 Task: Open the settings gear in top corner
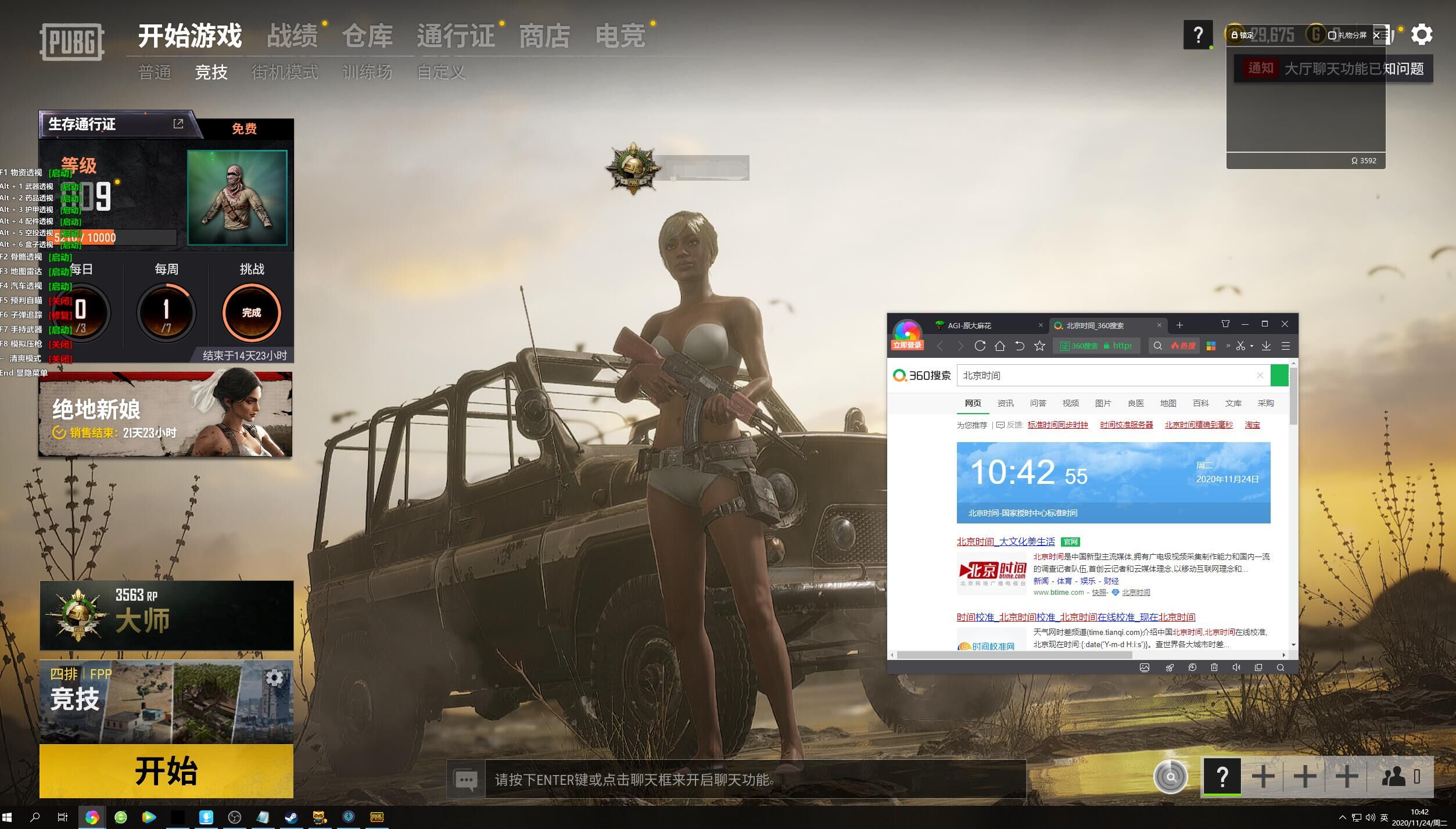1421,35
